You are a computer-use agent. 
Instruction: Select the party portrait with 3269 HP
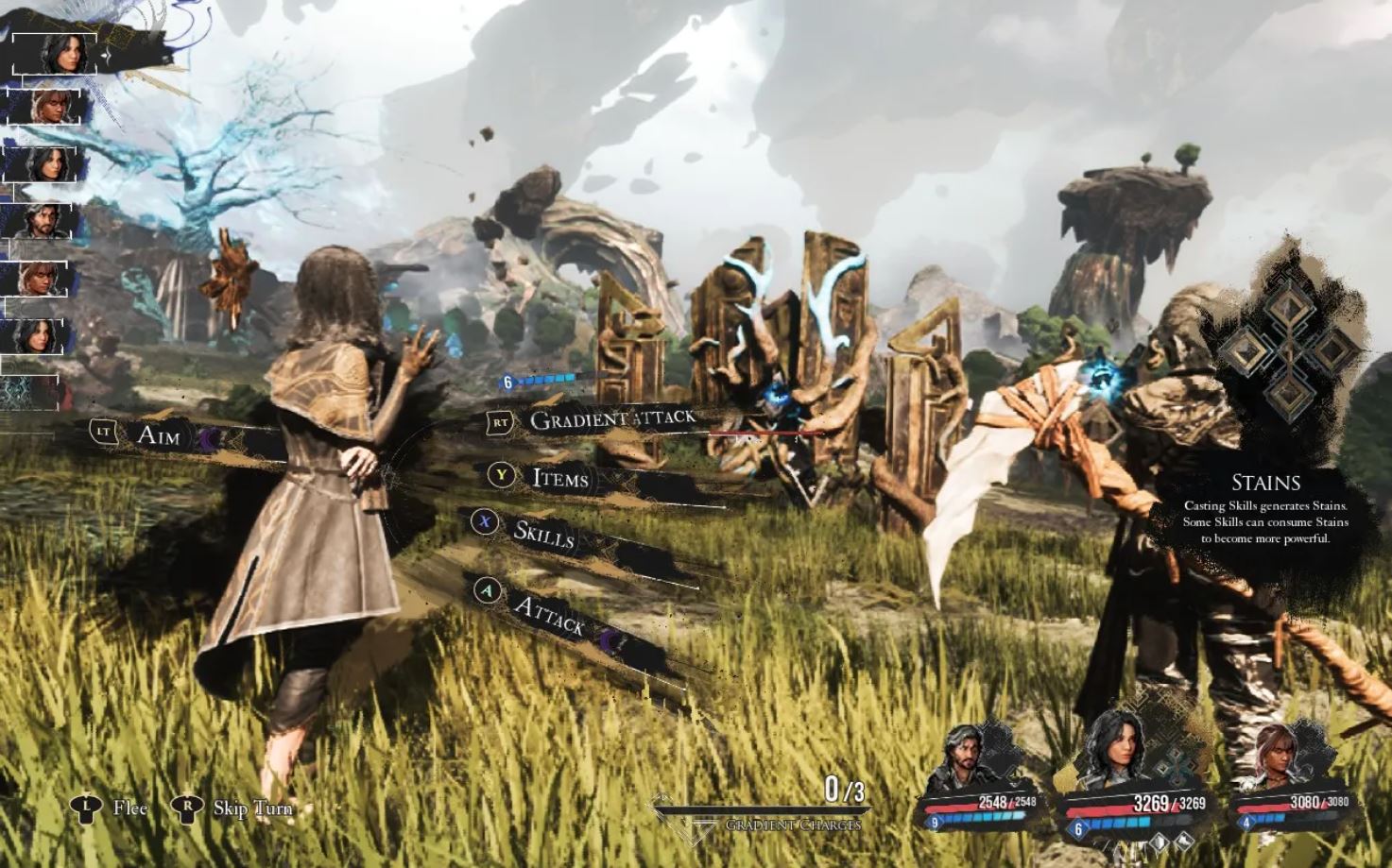click(1115, 751)
